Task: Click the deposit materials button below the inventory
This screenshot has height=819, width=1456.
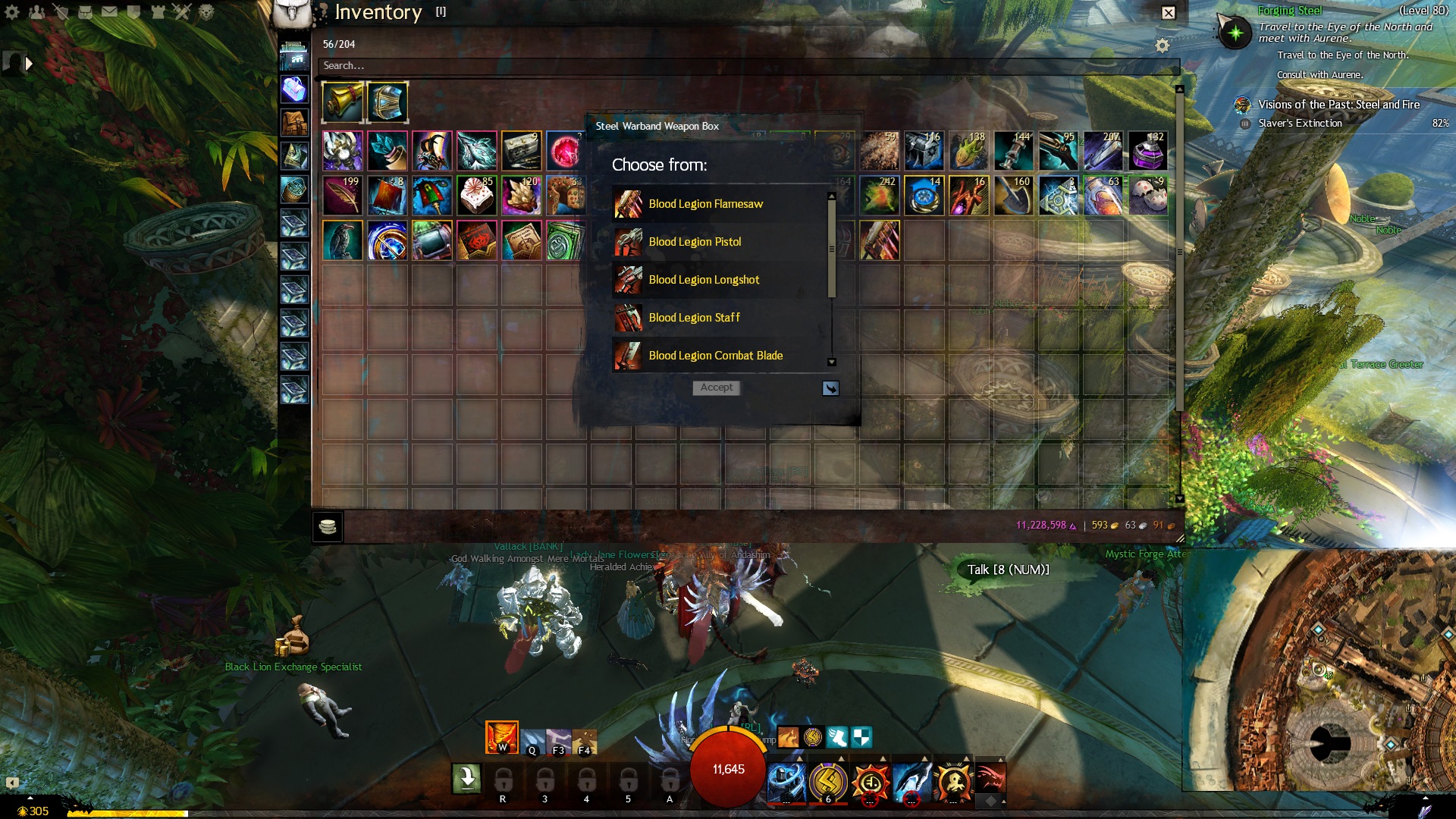Action: click(x=328, y=526)
